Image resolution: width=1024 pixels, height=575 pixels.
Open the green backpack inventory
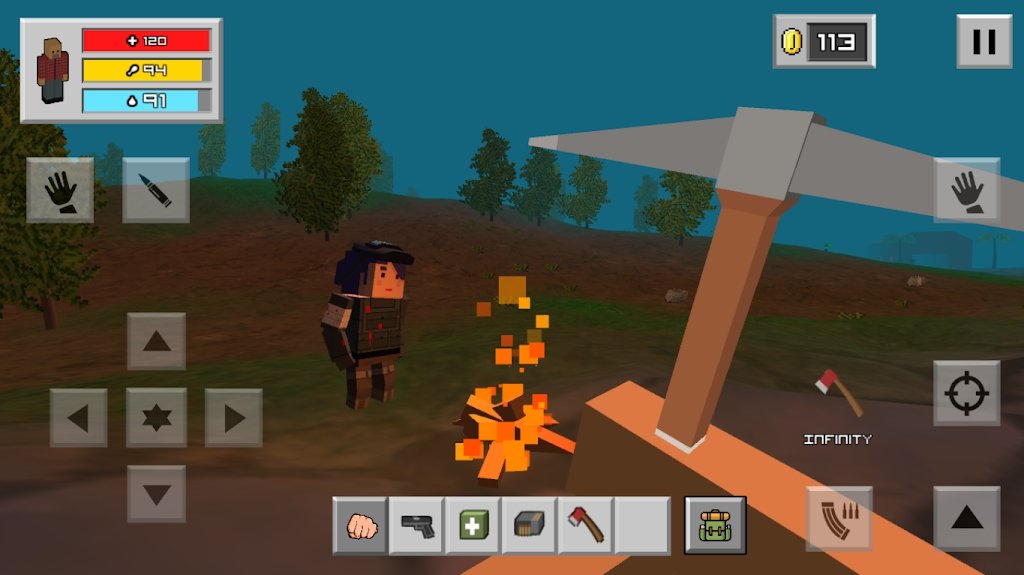coord(715,526)
